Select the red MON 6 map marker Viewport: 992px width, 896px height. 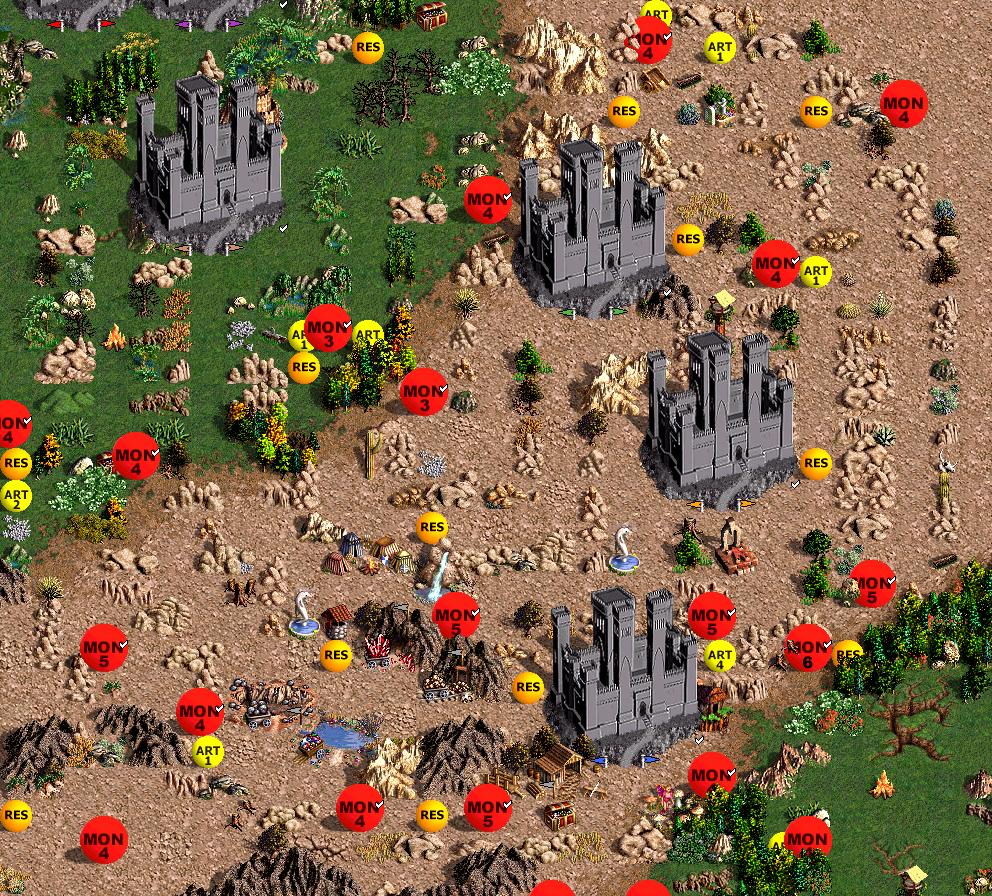(807, 647)
